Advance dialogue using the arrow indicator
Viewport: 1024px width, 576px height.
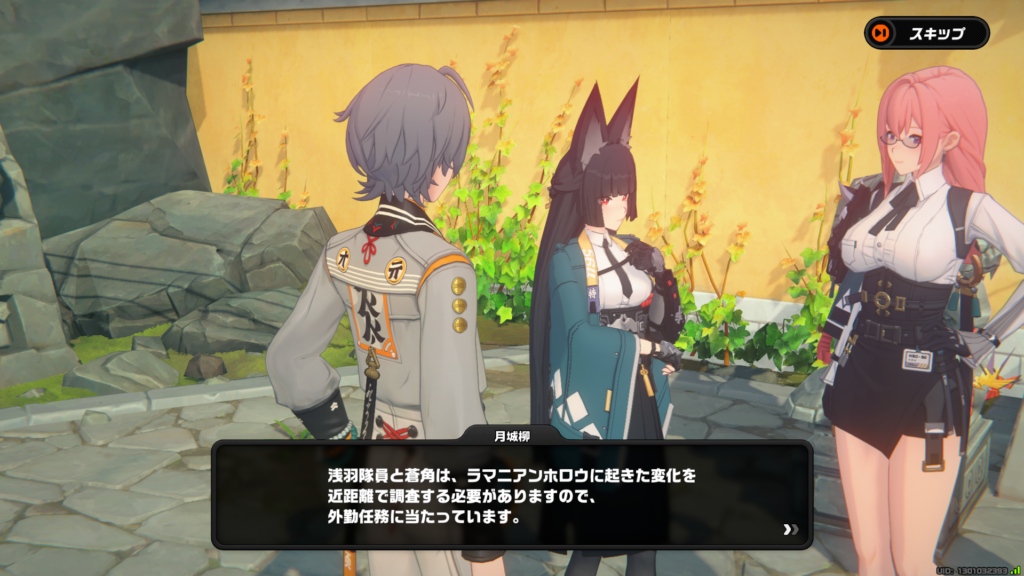point(791,529)
